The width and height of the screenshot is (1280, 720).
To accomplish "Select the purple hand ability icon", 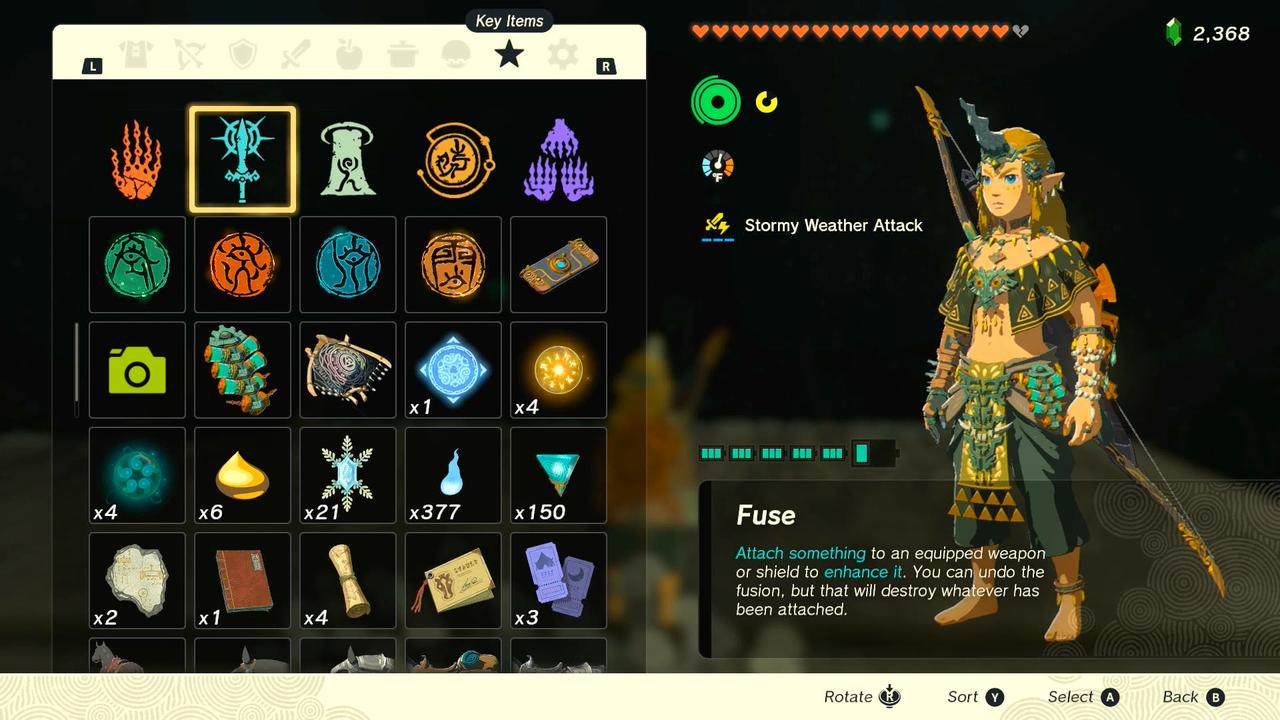I will tap(559, 160).
